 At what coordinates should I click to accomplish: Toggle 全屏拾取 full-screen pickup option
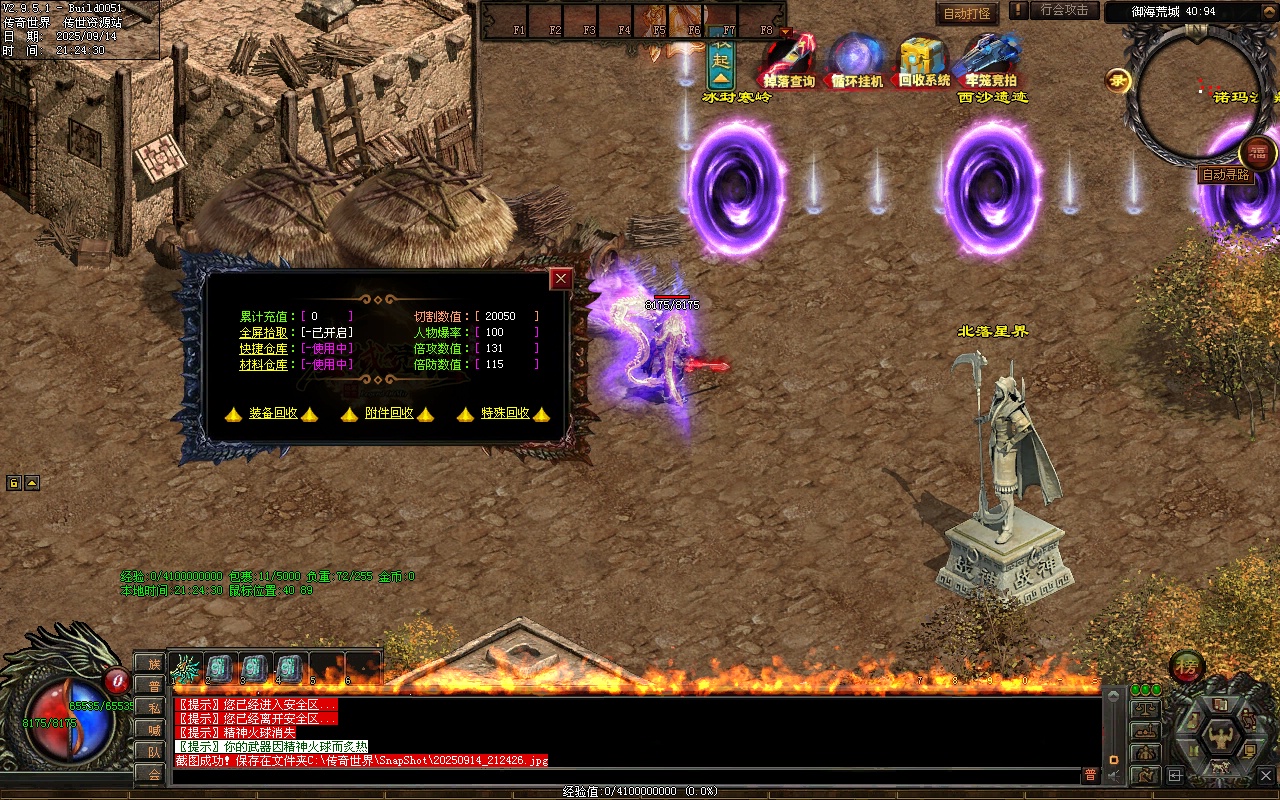[264, 332]
